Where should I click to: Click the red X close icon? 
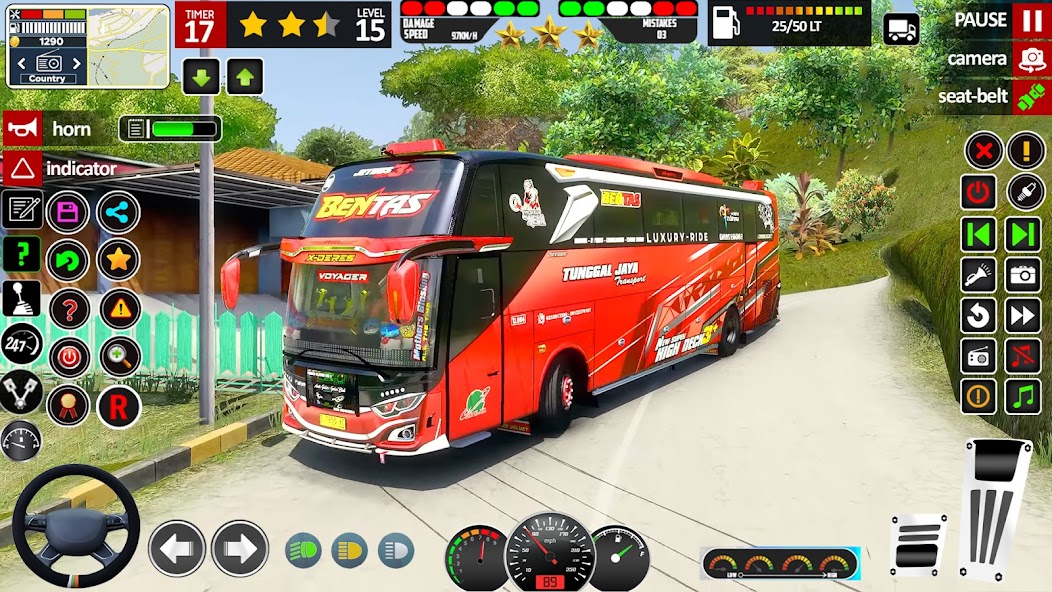(x=982, y=152)
